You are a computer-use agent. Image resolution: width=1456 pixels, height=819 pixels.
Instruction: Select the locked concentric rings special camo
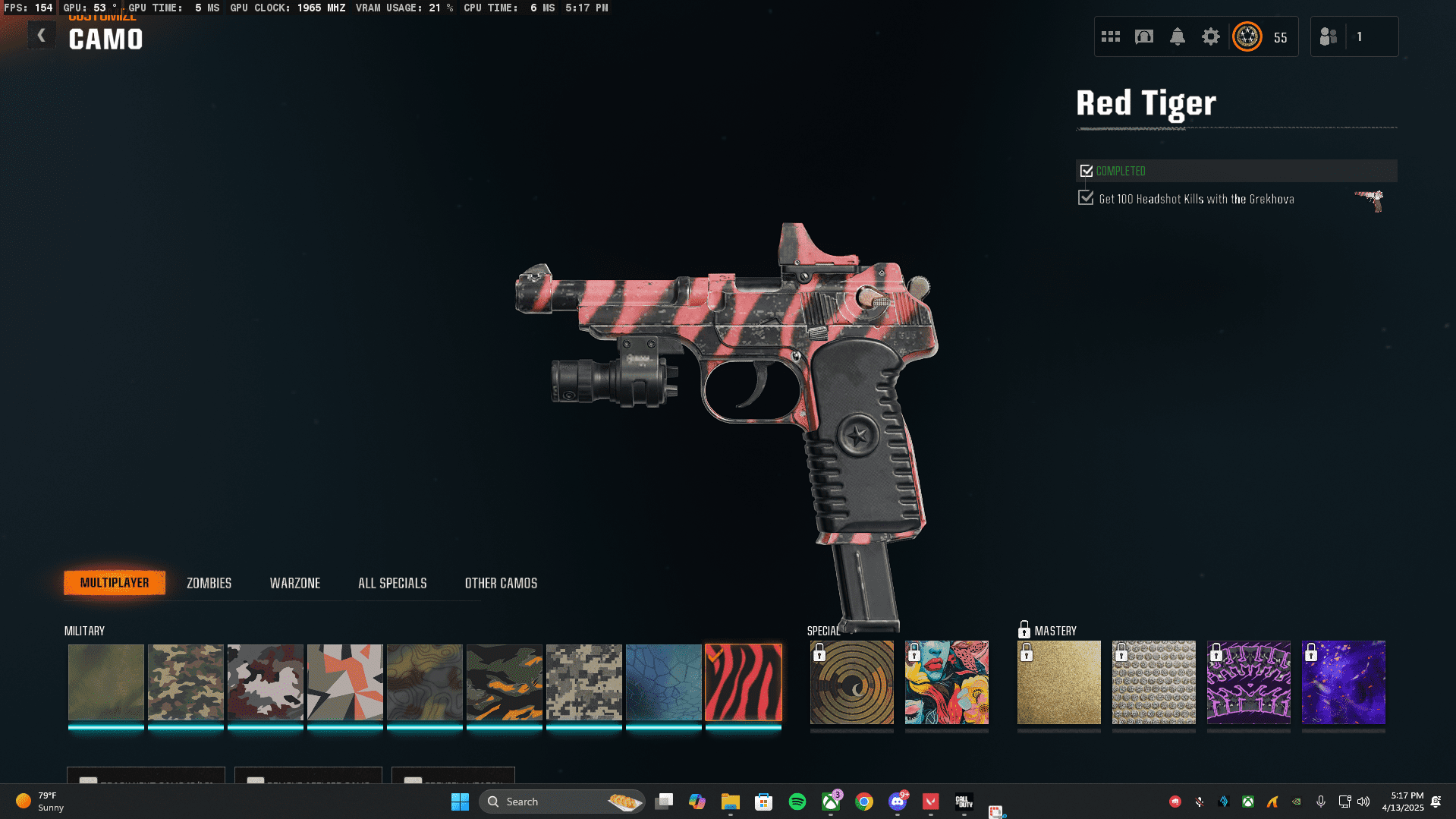click(851, 682)
